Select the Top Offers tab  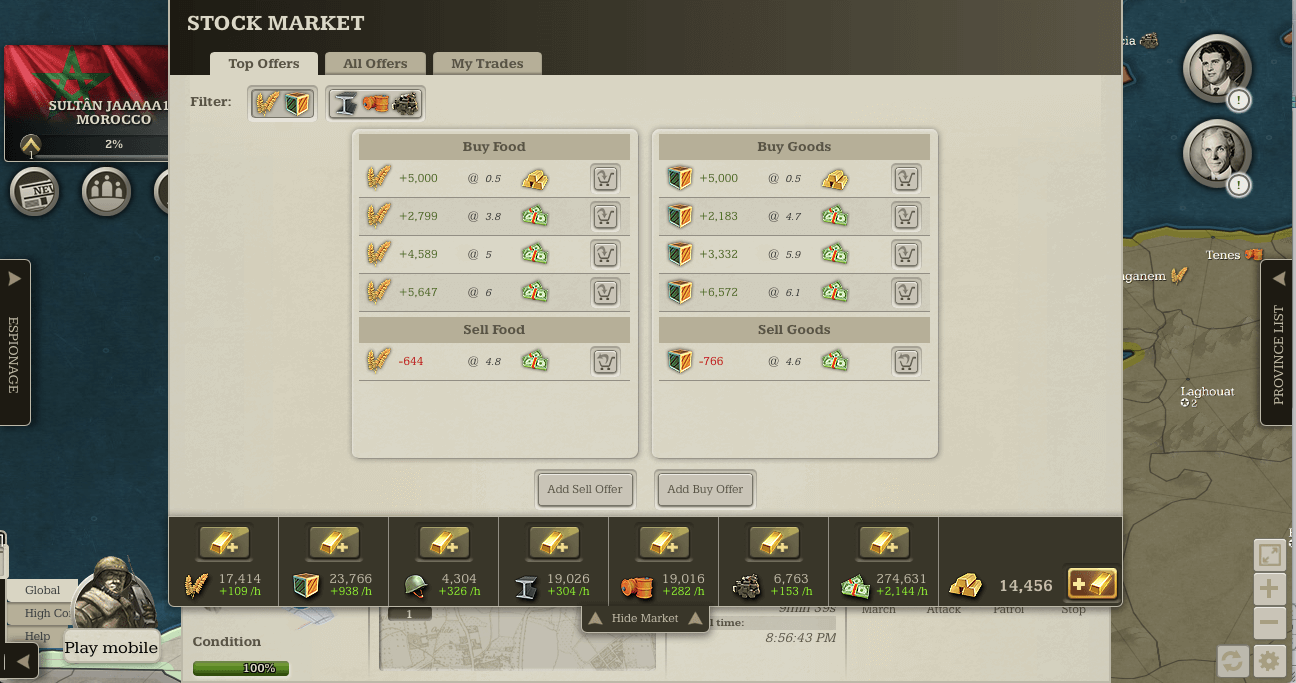tap(264, 64)
